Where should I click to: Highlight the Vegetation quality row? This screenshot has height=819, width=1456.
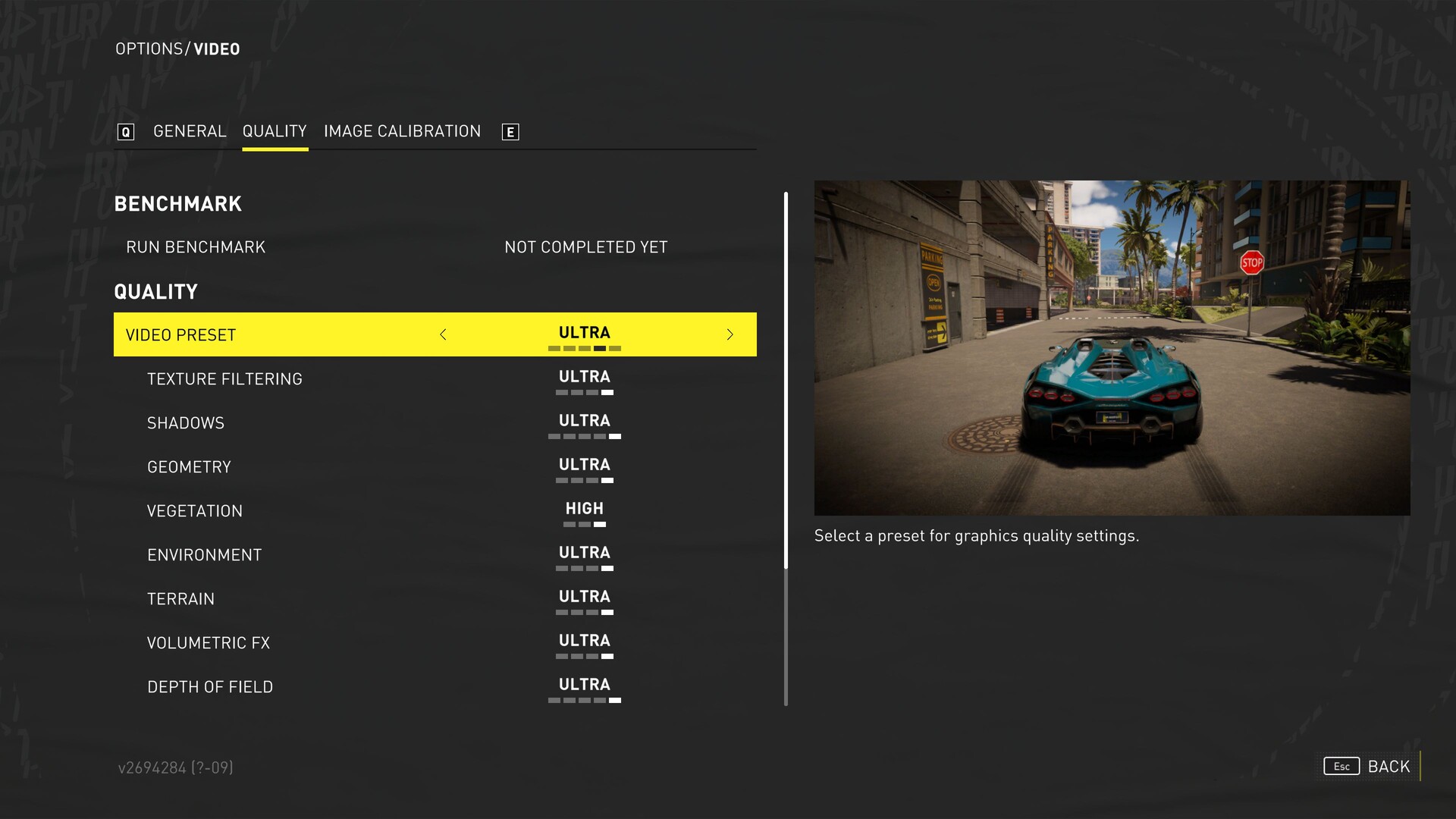pos(195,511)
